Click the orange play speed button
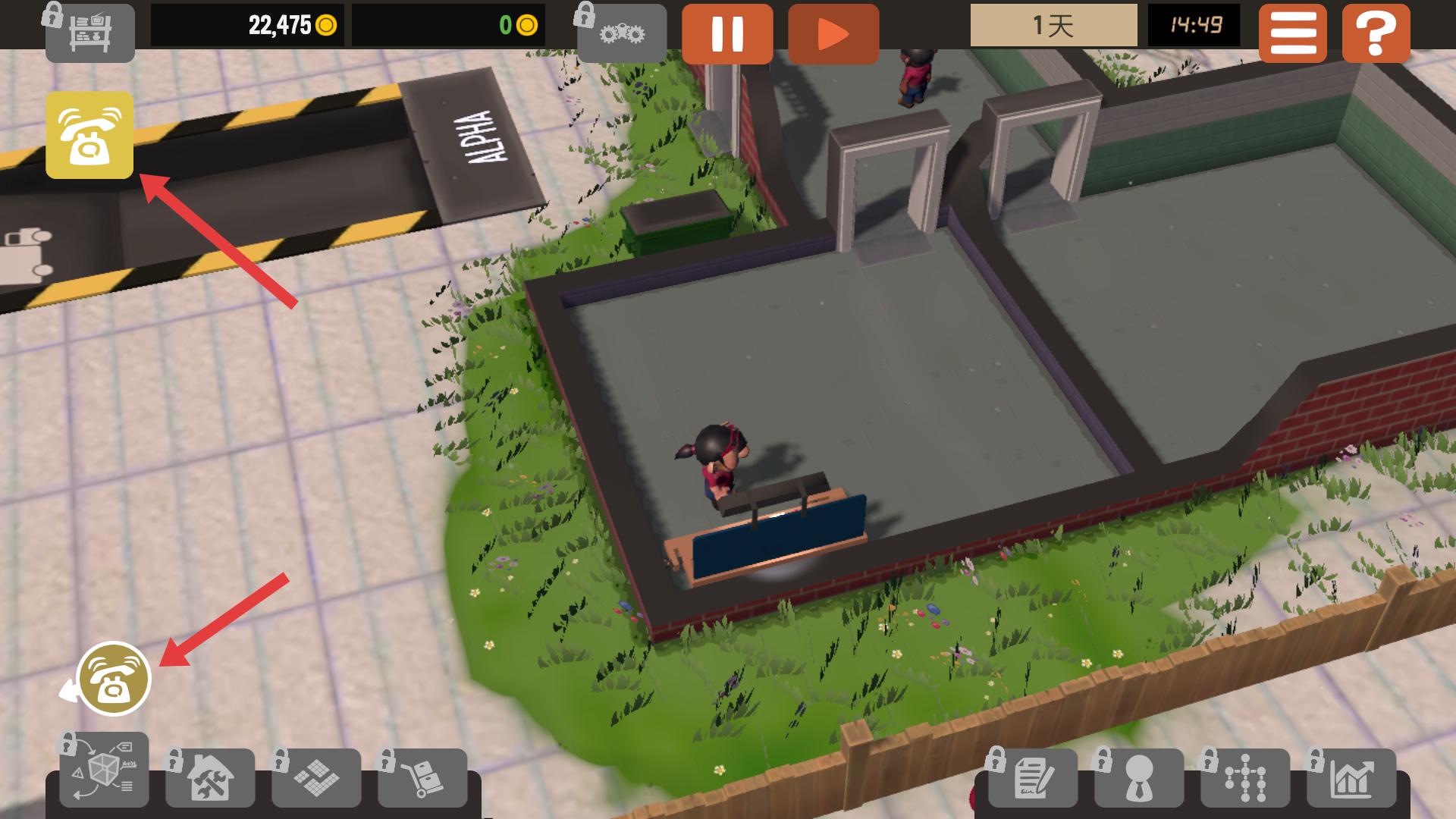The width and height of the screenshot is (1456, 819). 833,33
